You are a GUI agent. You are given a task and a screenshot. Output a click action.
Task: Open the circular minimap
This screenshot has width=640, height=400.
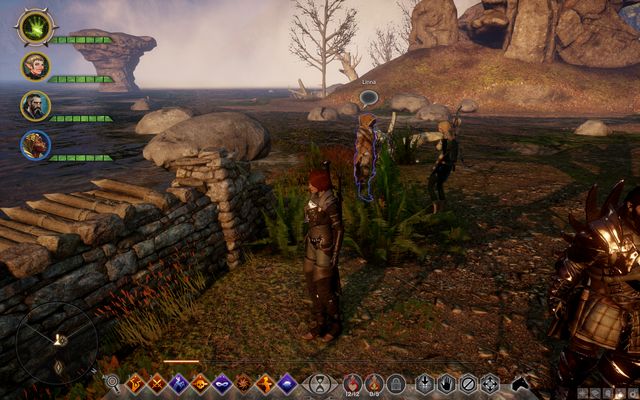coord(57,341)
